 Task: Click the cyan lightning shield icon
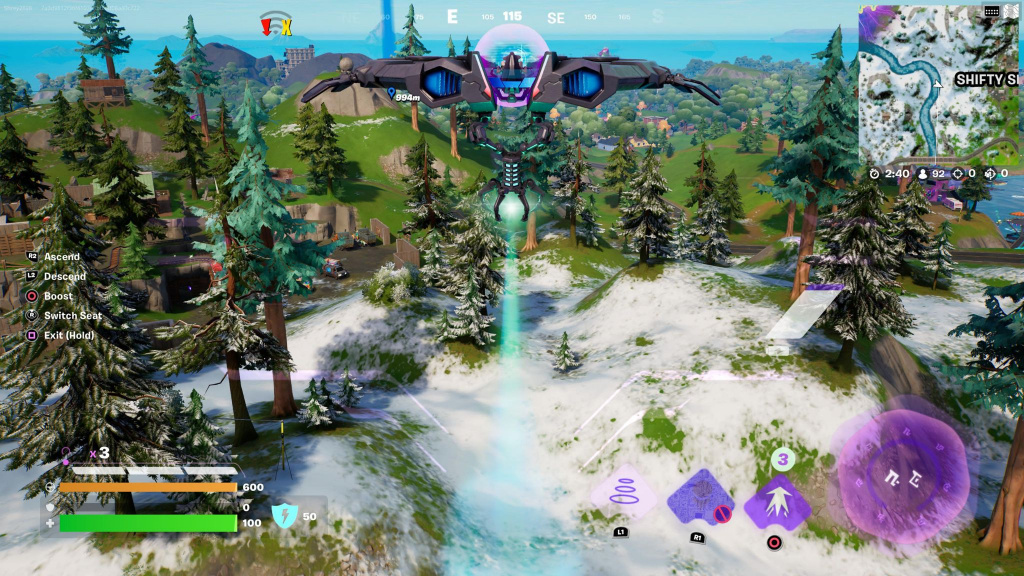(285, 515)
